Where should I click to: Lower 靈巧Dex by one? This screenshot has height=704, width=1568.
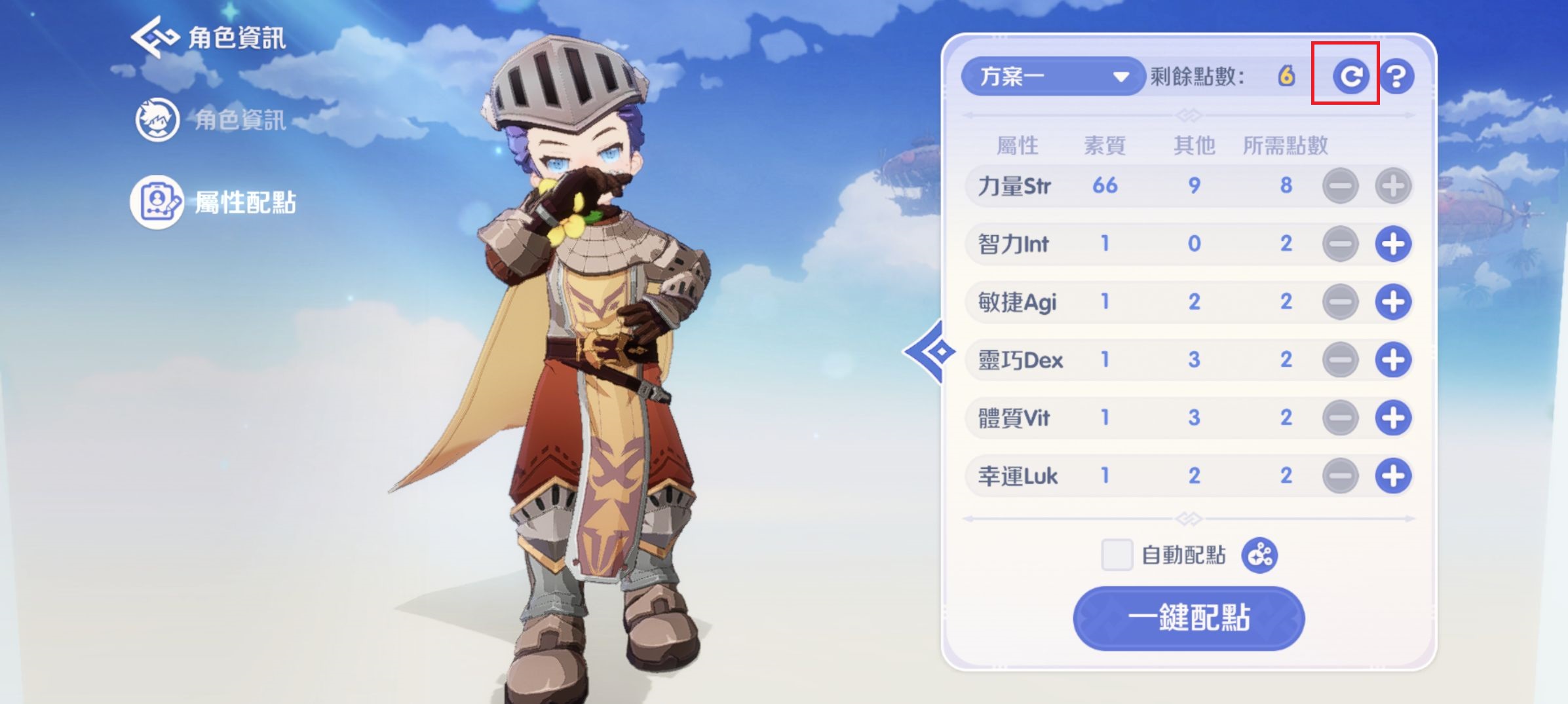pyautogui.click(x=1340, y=360)
